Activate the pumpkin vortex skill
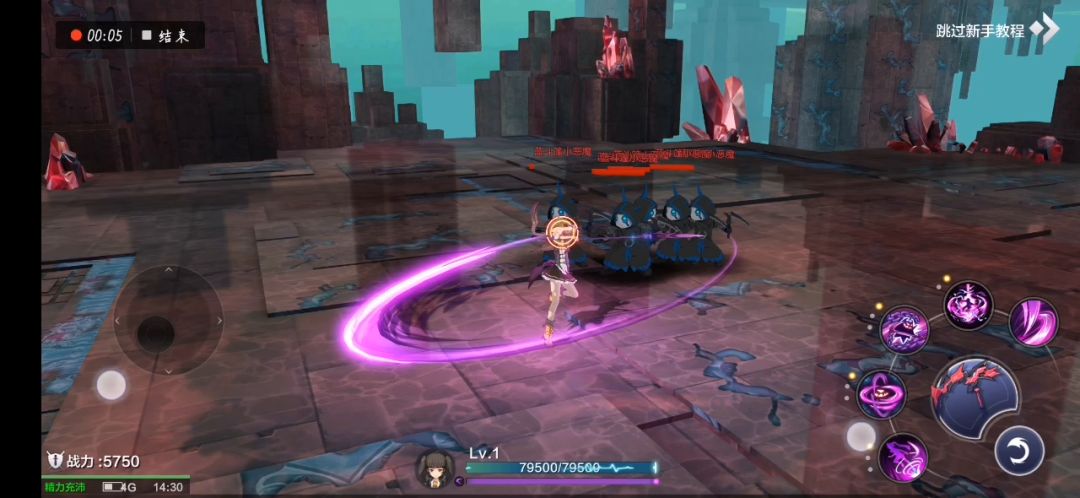This screenshot has height=498, width=1080. click(881, 393)
